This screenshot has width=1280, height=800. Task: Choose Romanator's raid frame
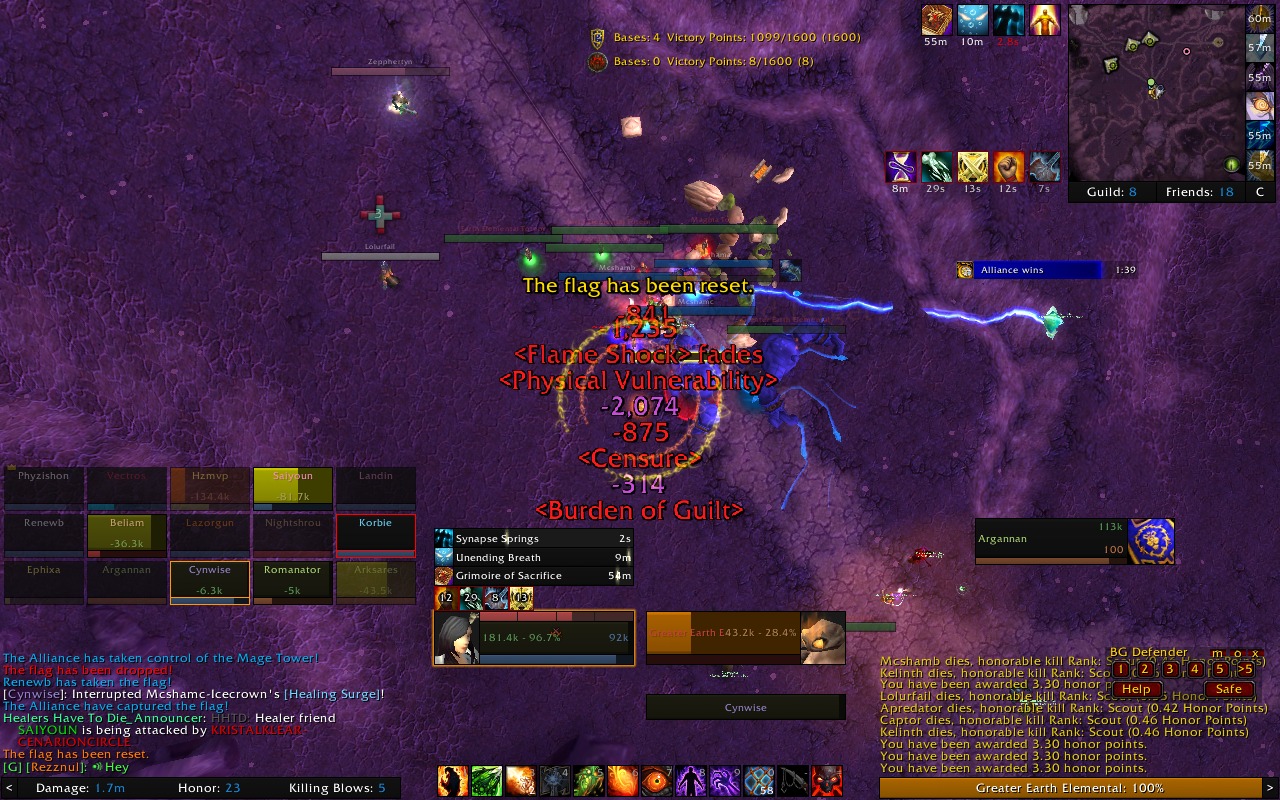(292, 580)
